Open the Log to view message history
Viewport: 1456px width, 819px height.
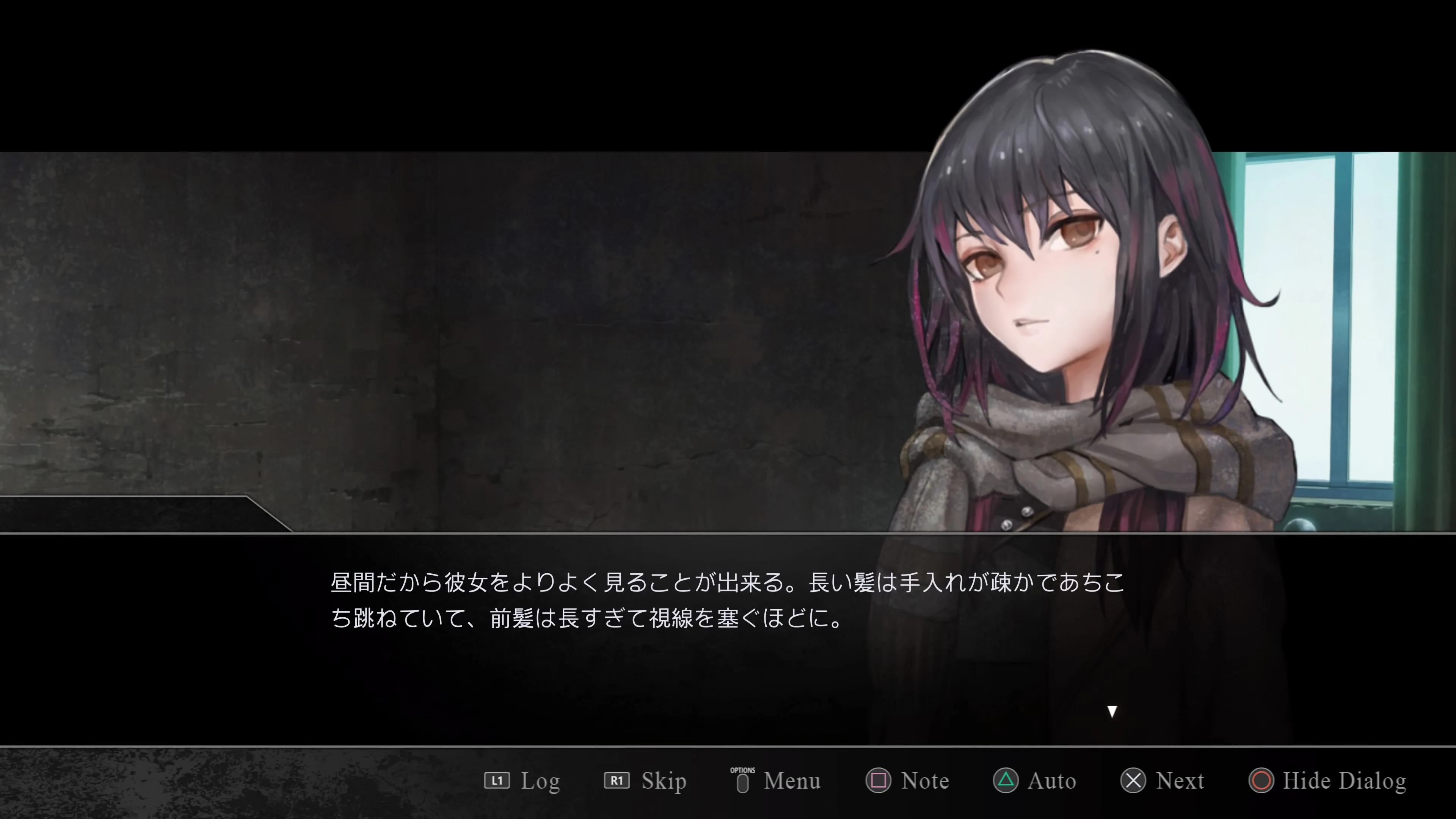click(x=540, y=781)
